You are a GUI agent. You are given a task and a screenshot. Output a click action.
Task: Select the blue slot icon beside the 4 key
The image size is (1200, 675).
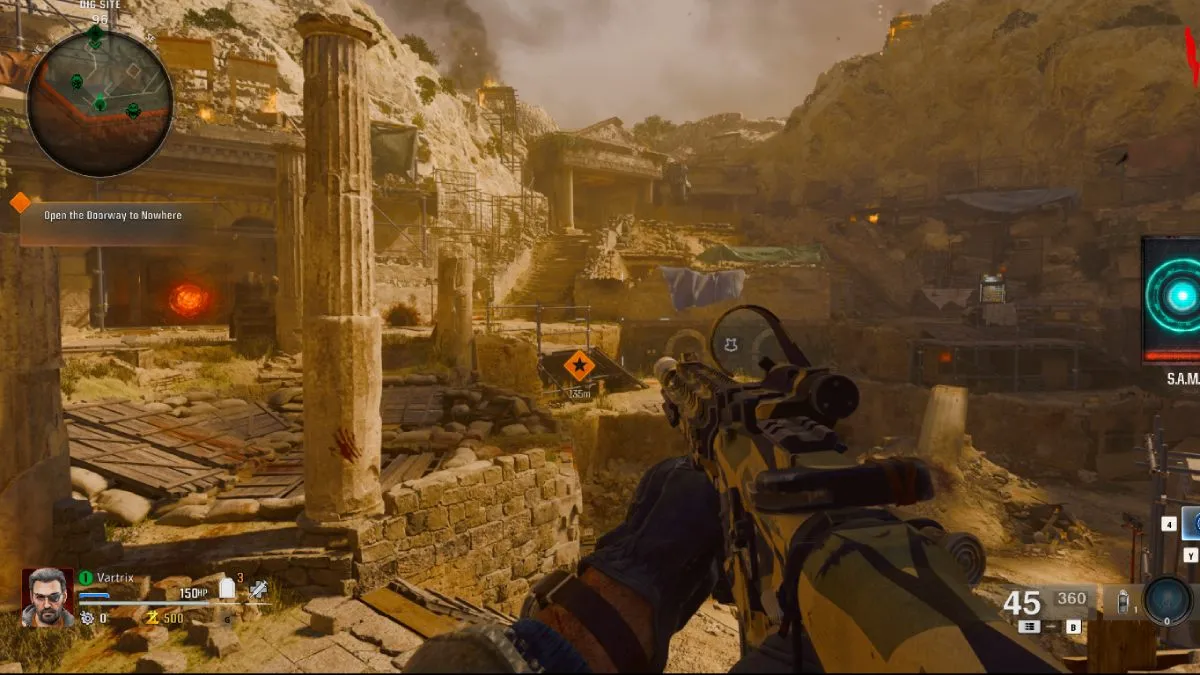click(x=1191, y=523)
